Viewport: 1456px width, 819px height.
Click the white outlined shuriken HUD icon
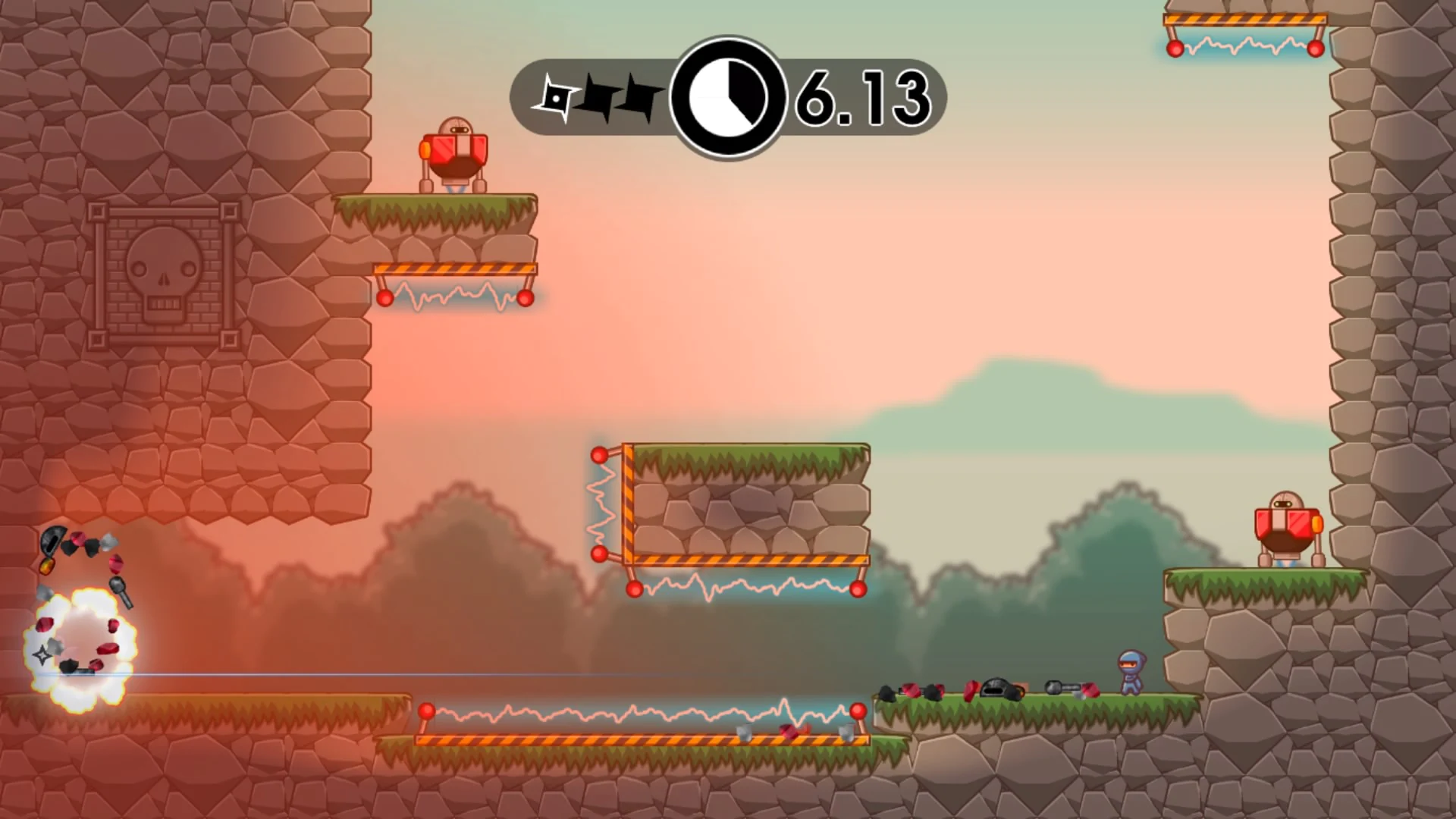556,95
